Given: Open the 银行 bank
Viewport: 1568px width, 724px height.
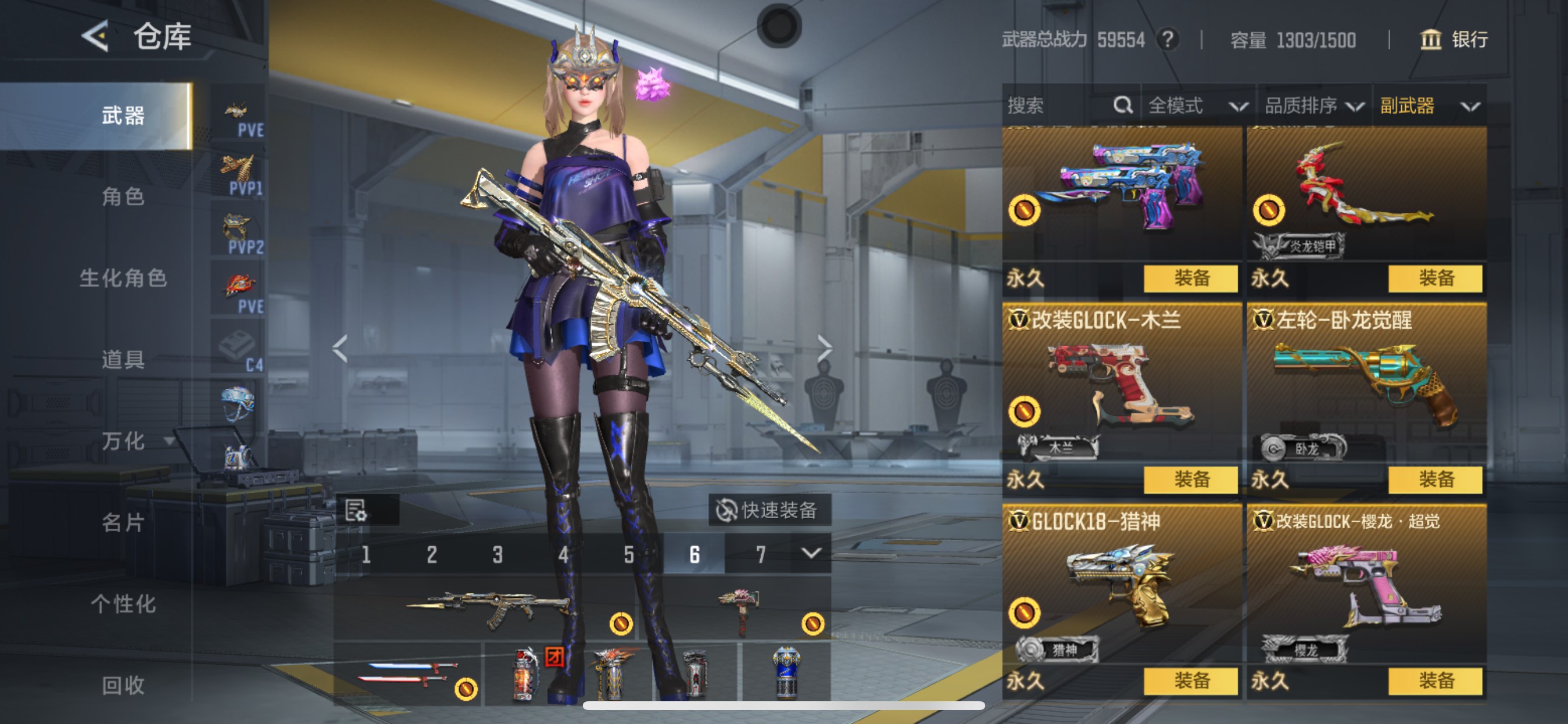Looking at the screenshot, I should pyautogui.click(x=1454, y=40).
